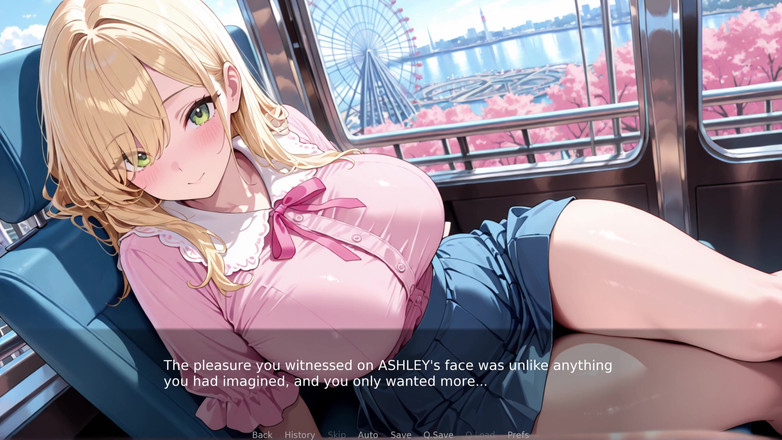The height and width of the screenshot is (440, 782).
Task: Click Skip to fast-forward dialogue
Action: coord(337,435)
